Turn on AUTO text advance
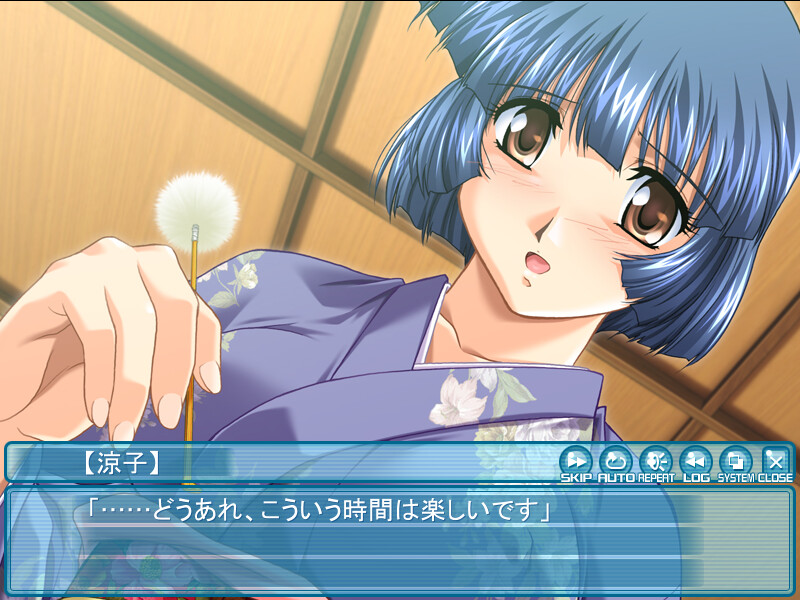 [615, 462]
